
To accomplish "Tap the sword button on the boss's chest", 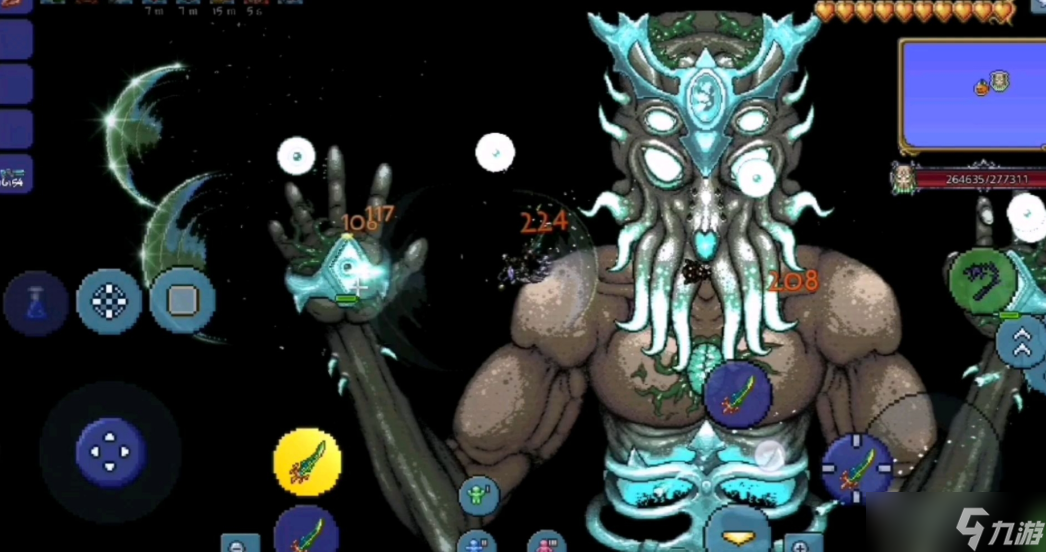I will pos(737,394).
